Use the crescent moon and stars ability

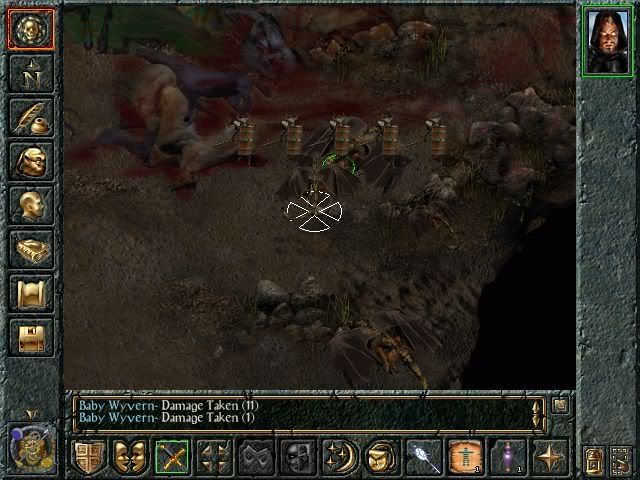[x=339, y=457]
